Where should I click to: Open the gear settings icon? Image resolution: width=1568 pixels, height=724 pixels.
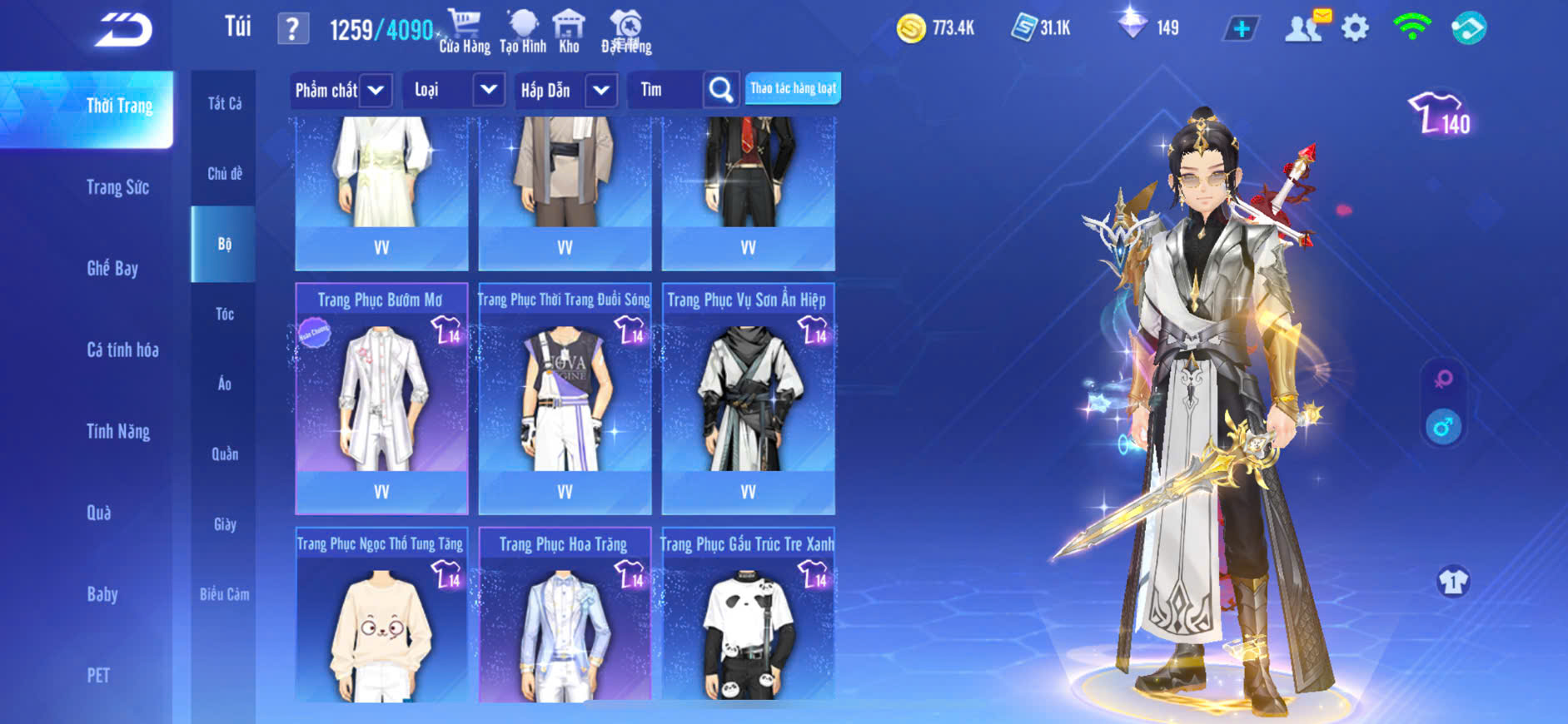[1355, 28]
